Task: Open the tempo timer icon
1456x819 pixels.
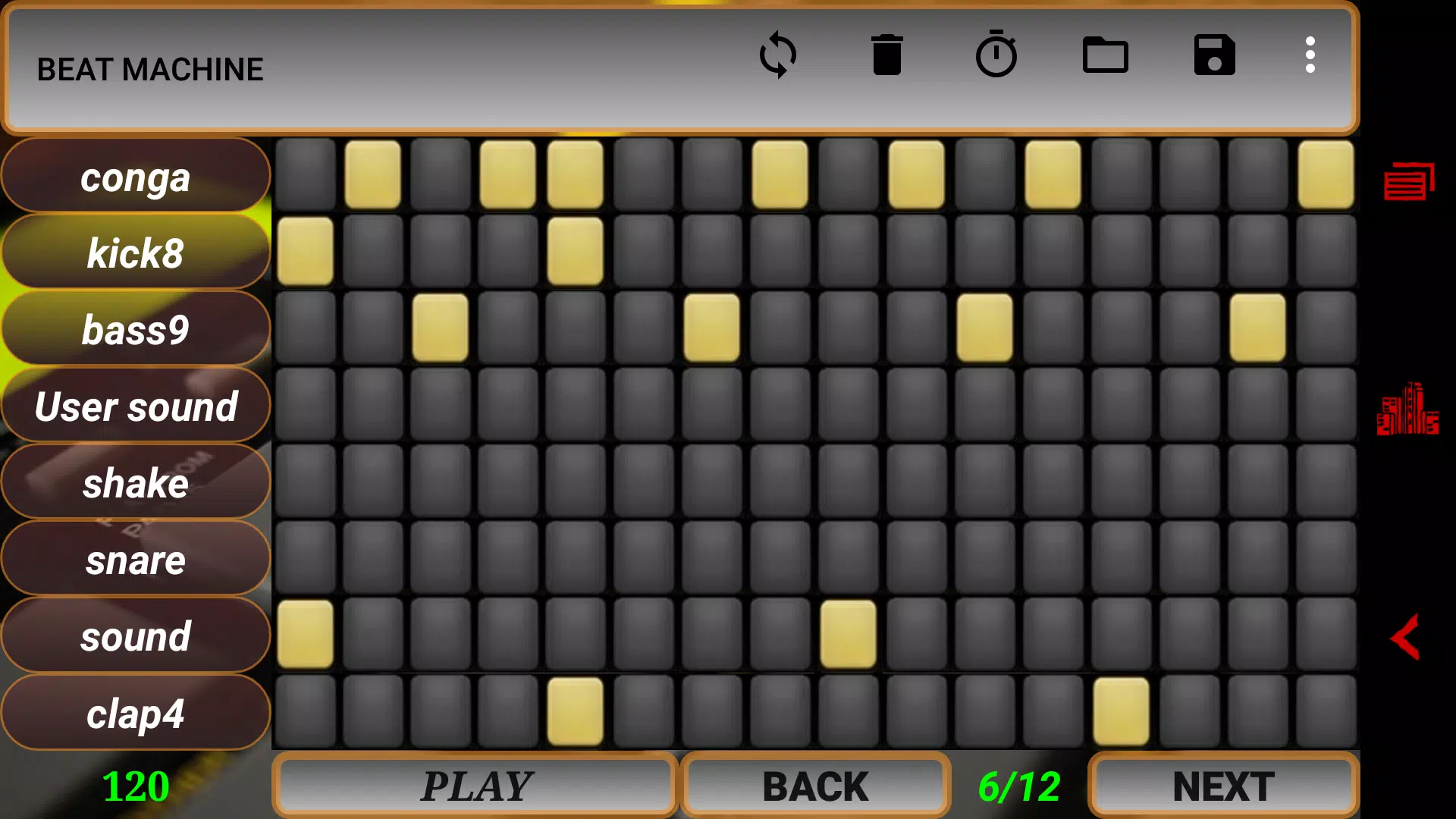Action: (996, 54)
